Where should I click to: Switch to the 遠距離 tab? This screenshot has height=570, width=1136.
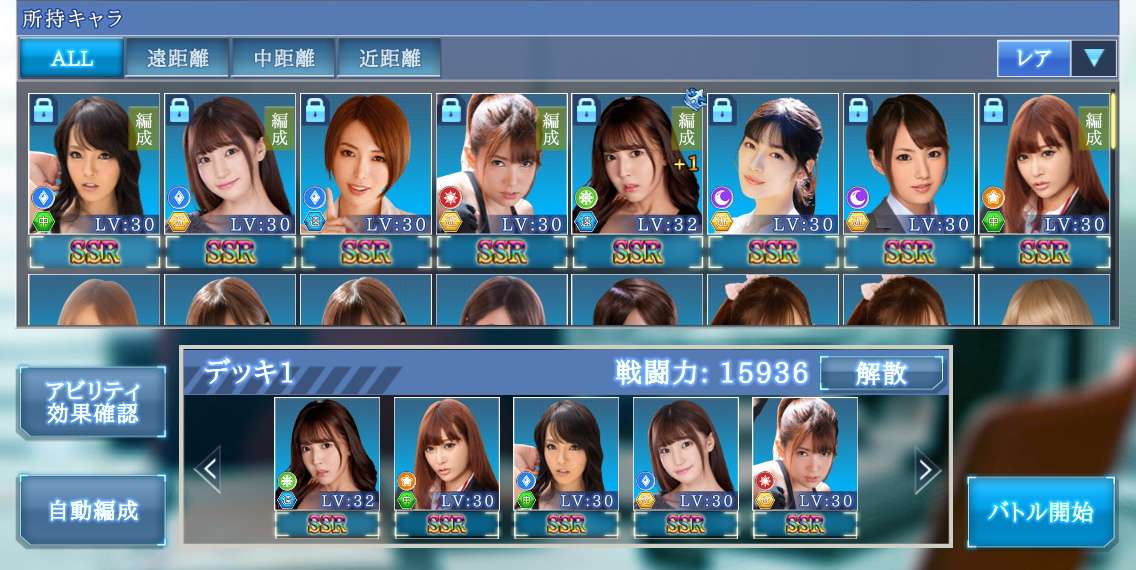(177, 58)
